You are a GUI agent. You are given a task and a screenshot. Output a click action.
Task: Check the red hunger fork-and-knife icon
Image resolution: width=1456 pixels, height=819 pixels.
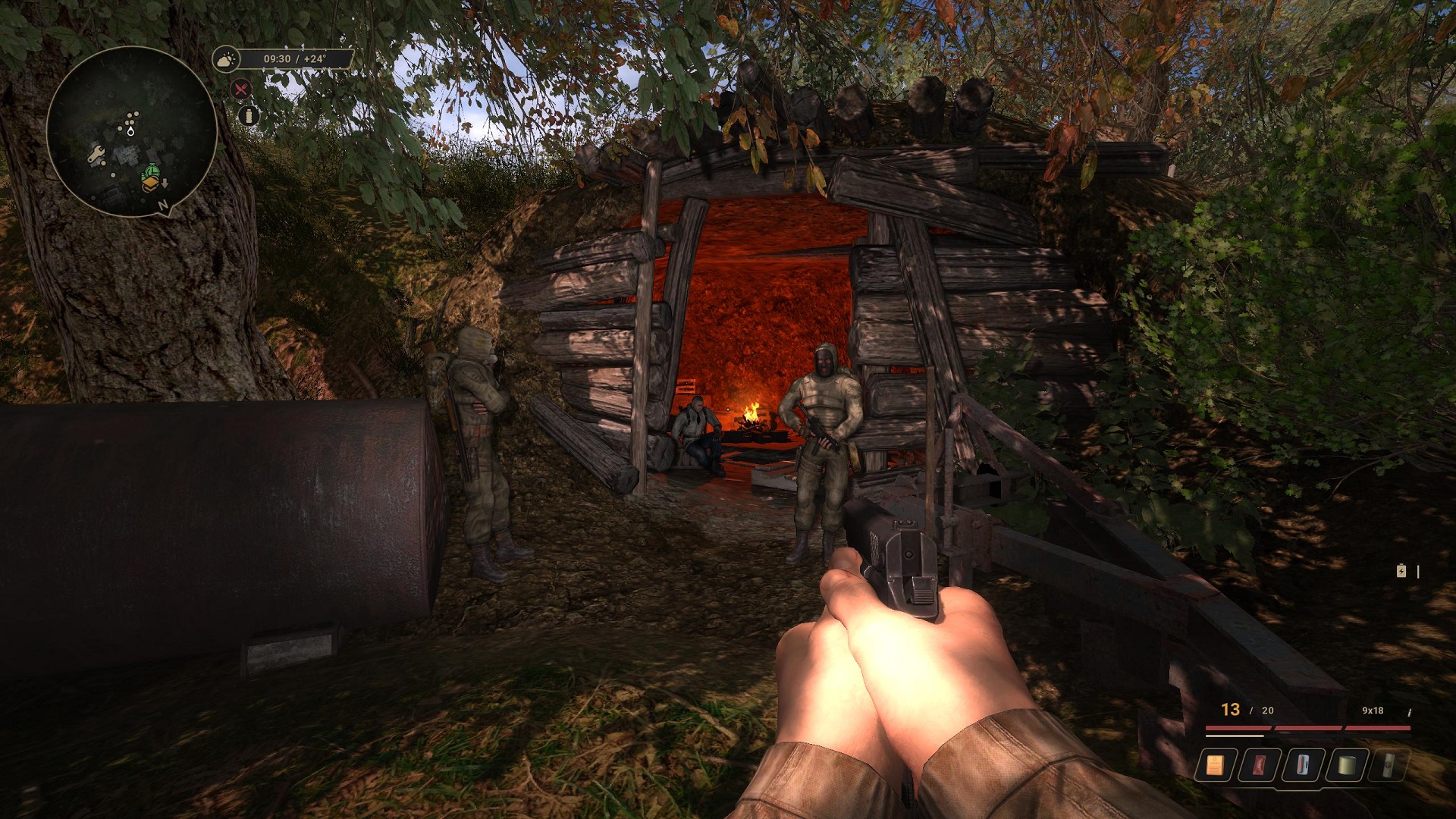[x=241, y=89]
